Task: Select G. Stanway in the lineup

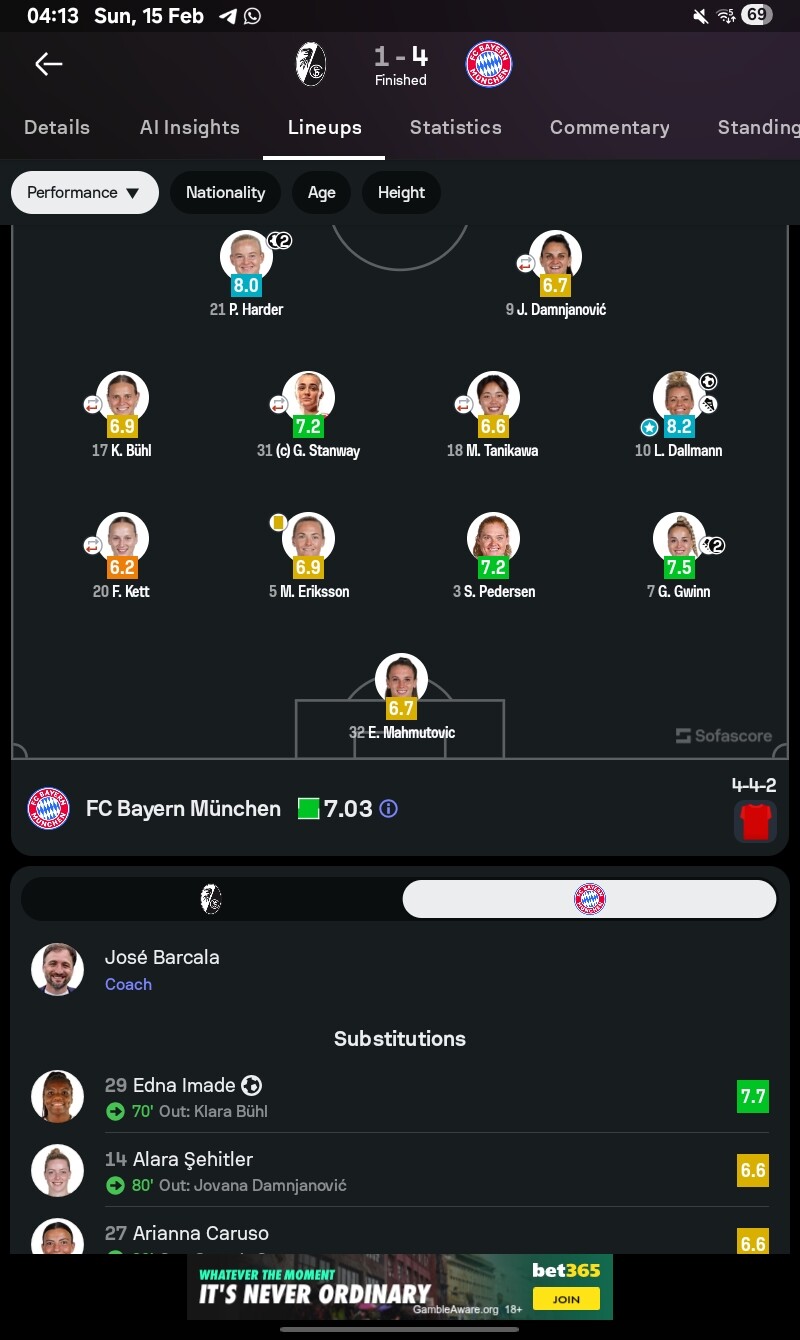Action: (308, 399)
